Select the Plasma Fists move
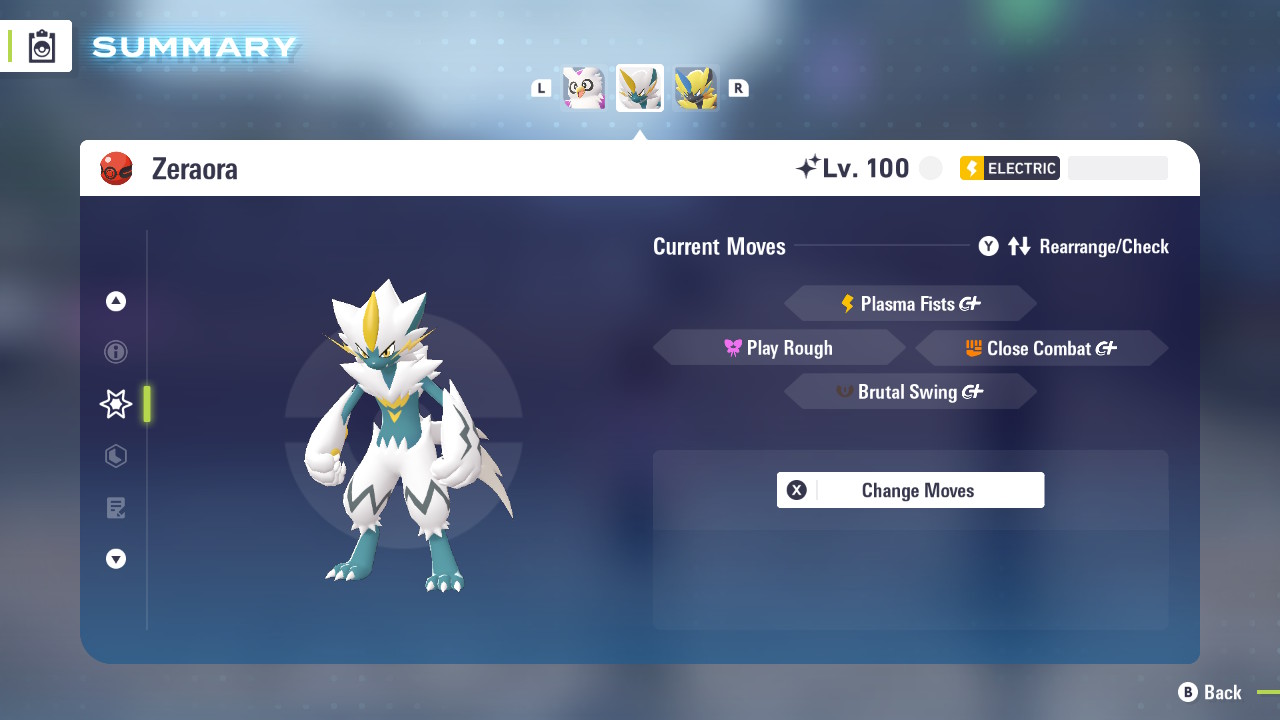The height and width of the screenshot is (720, 1280). pyautogui.click(x=910, y=304)
